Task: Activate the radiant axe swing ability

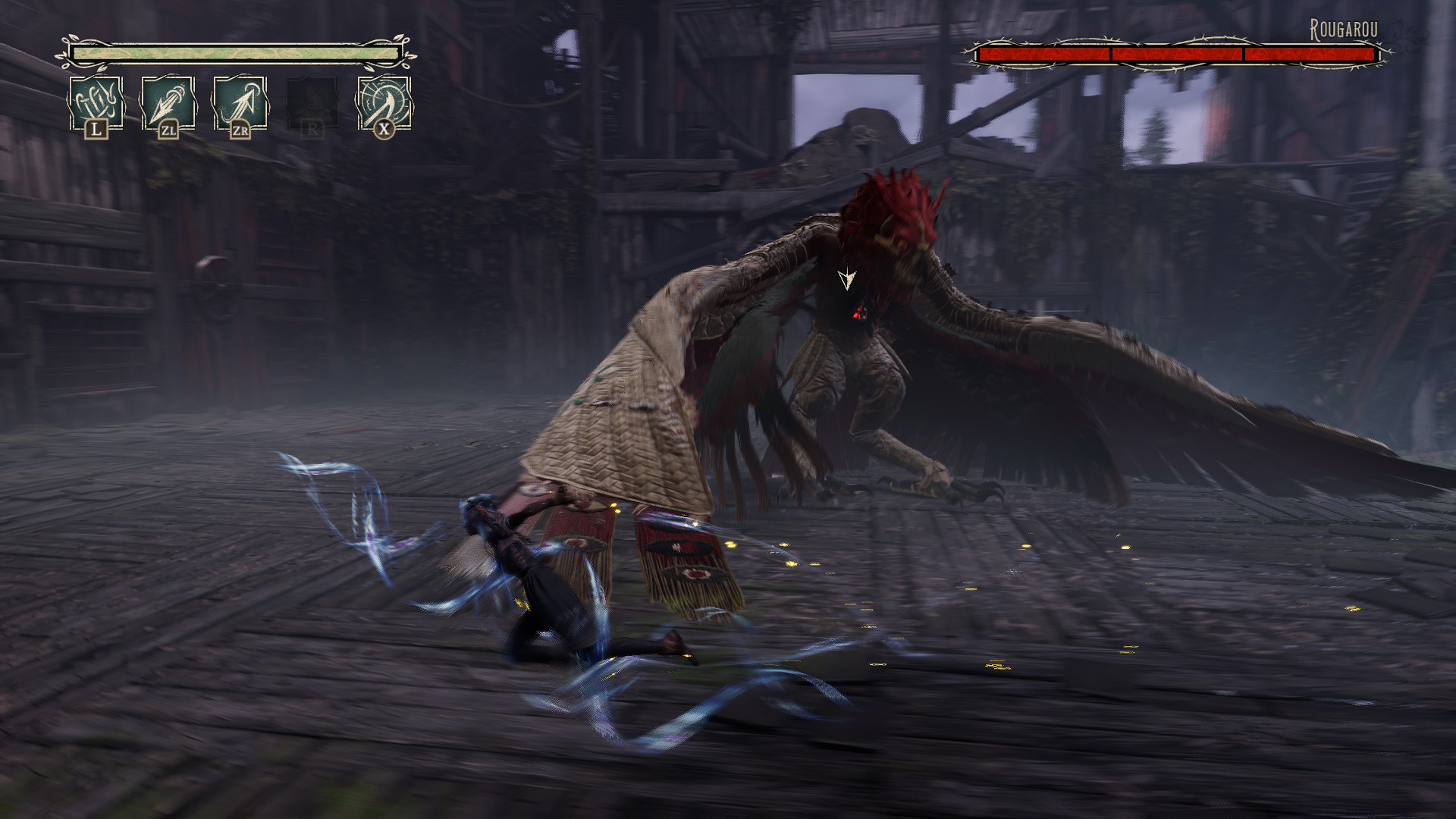Action: click(384, 103)
